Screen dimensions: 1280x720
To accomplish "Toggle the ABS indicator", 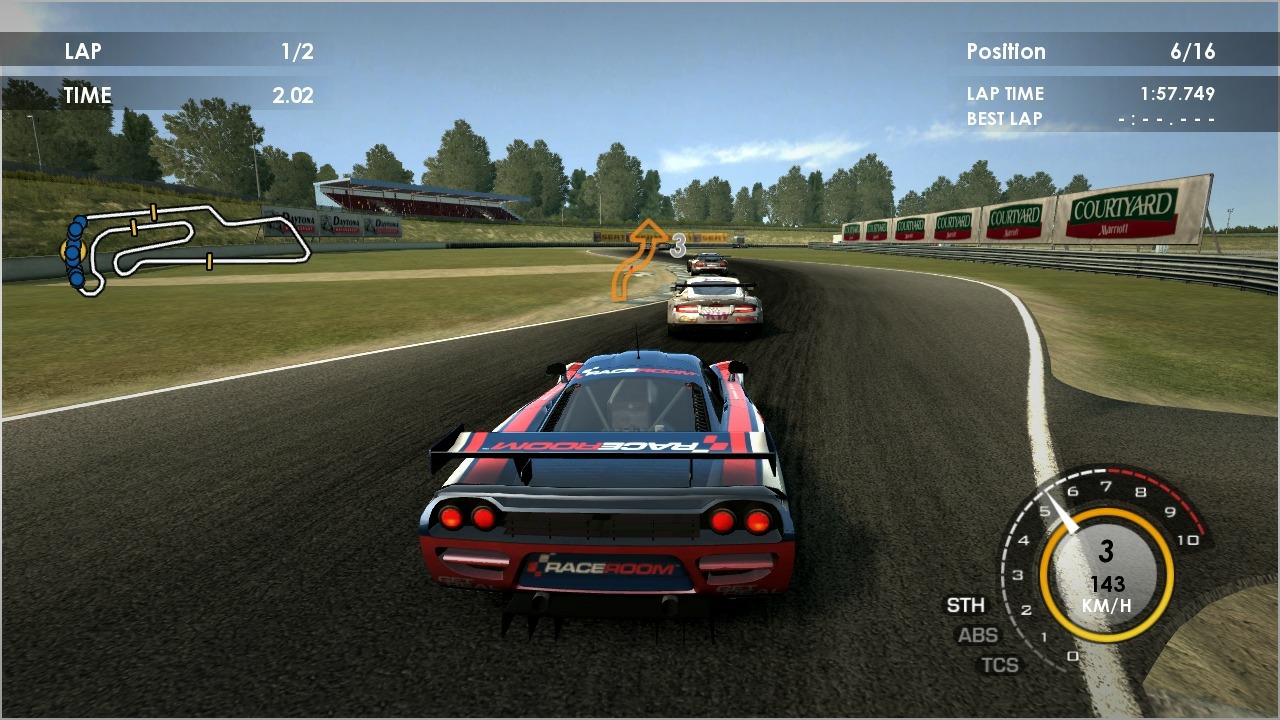I will 978,635.
